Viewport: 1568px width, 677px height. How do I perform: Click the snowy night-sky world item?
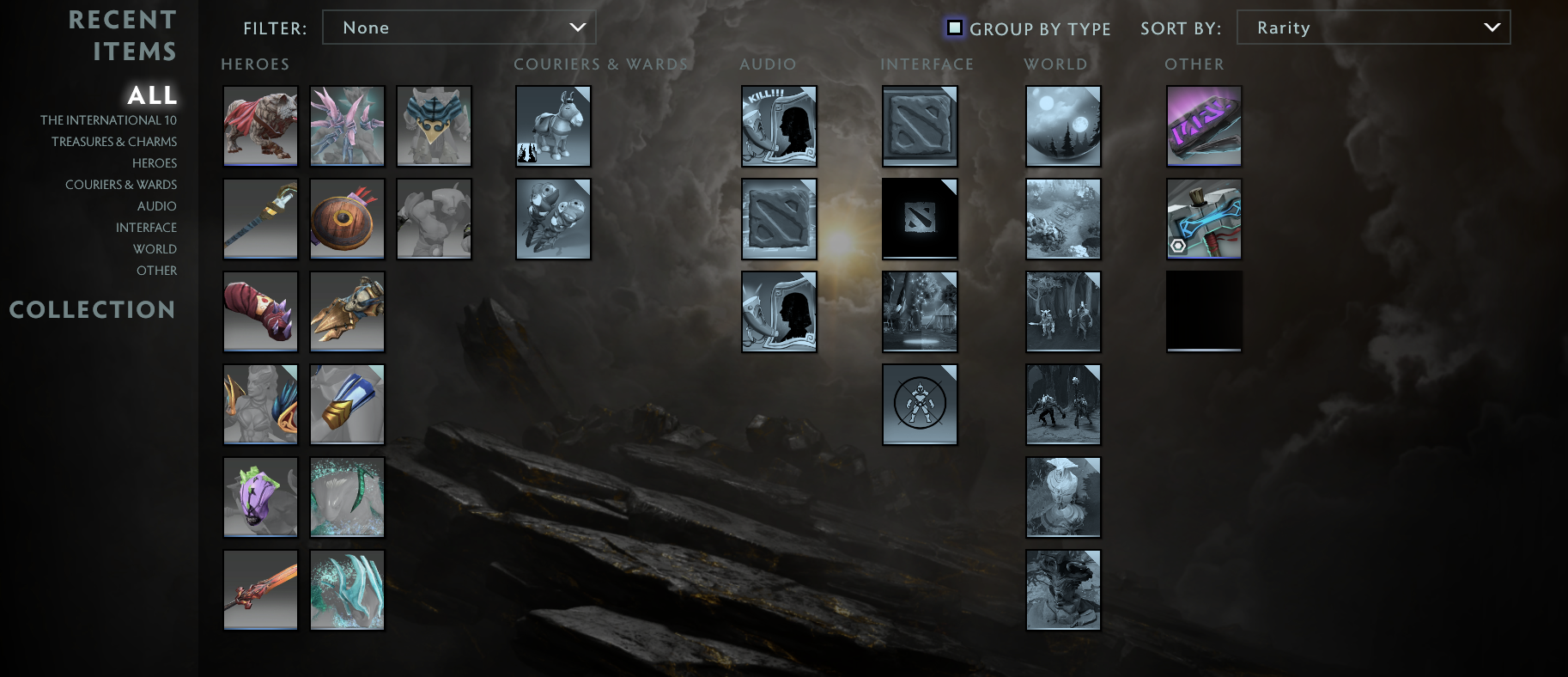(x=1063, y=125)
